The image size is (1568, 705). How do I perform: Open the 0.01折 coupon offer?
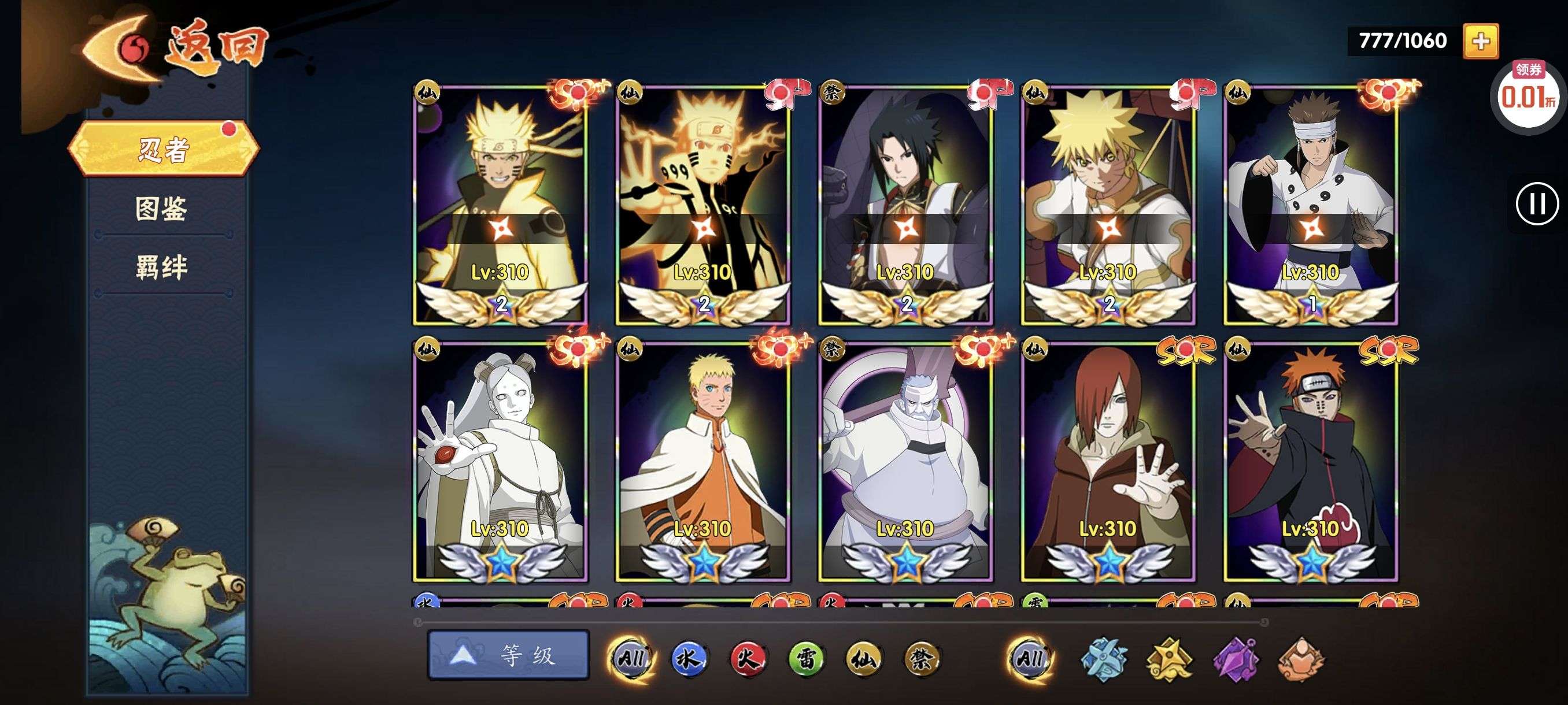coord(1527,94)
